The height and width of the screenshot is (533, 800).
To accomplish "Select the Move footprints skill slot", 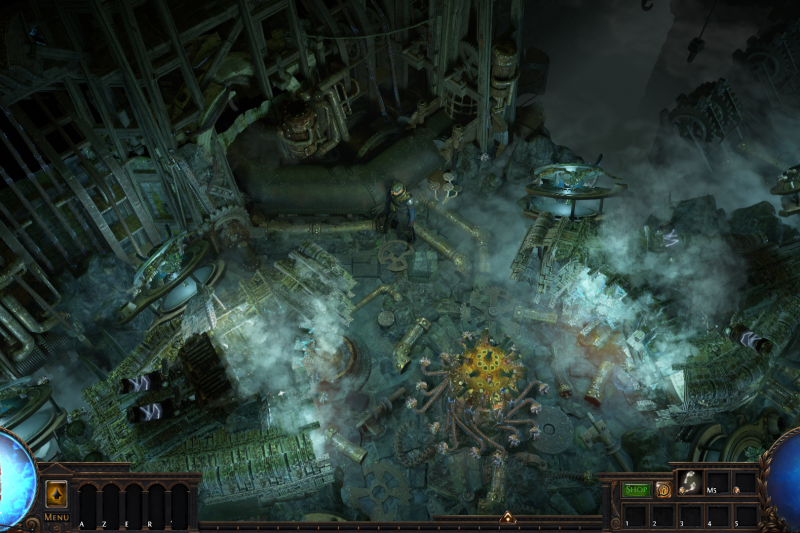I will [x=689, y=483].
